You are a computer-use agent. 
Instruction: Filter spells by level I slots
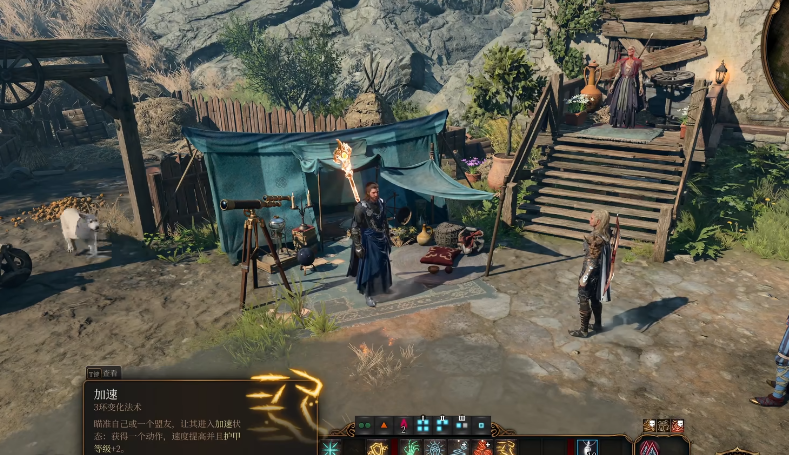423,424
